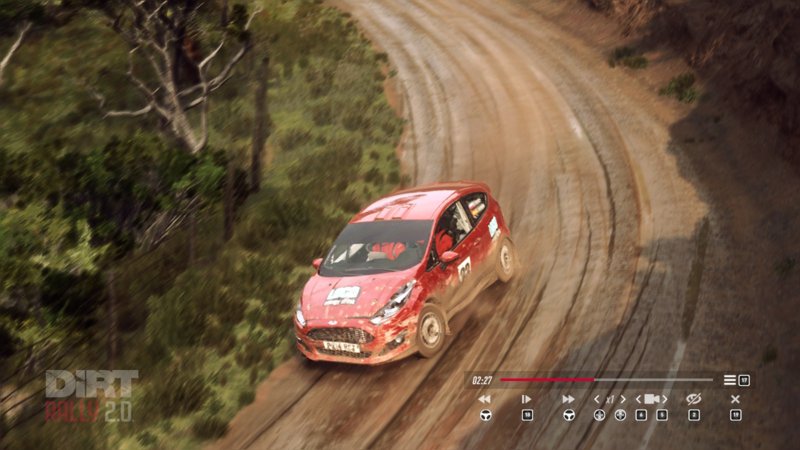The width and height of the screenshot is (800, 450).
Task: Open the replay menu list icon
Action: (730, 380)
